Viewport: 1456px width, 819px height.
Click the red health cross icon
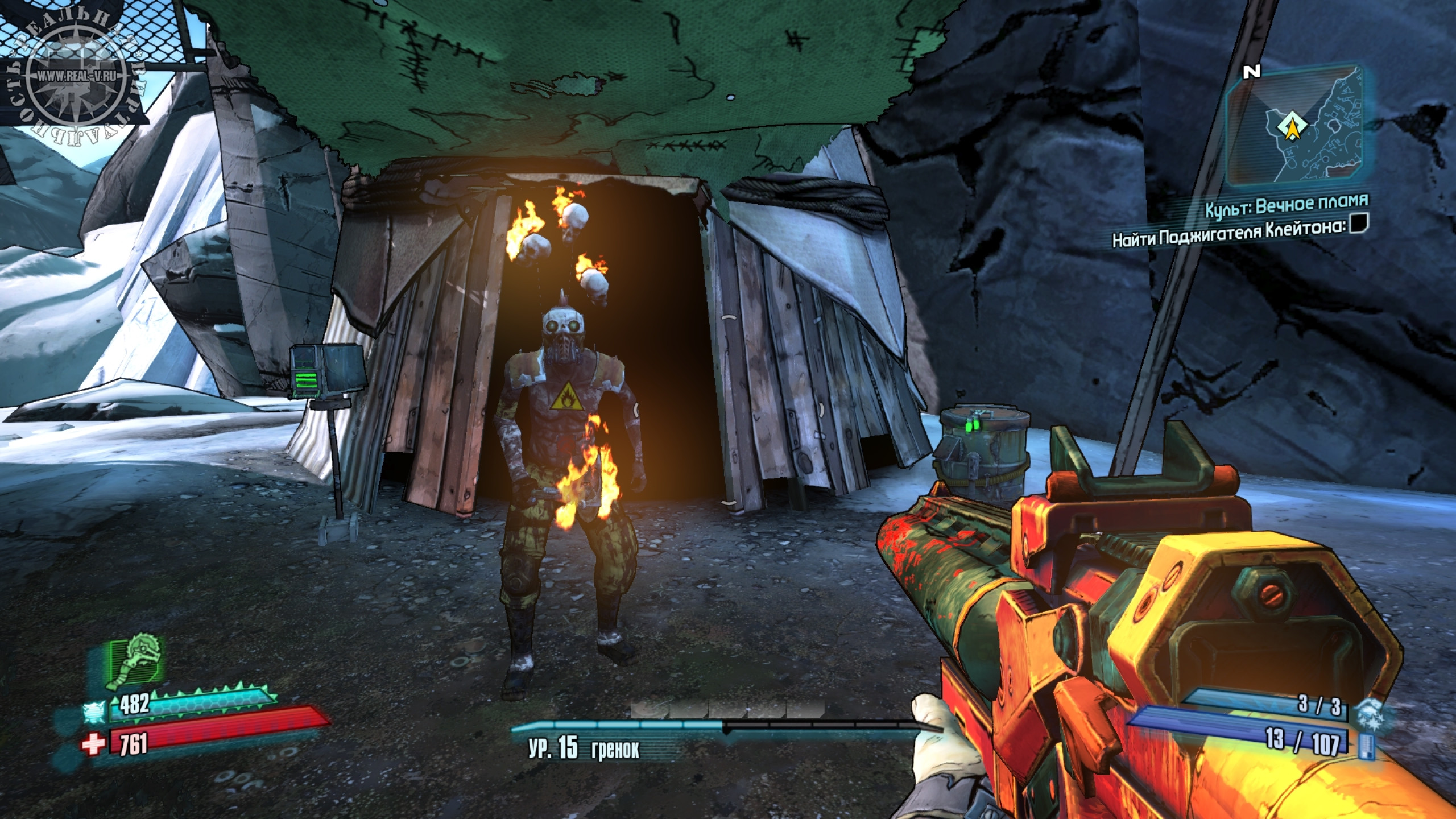click(92, 744)
